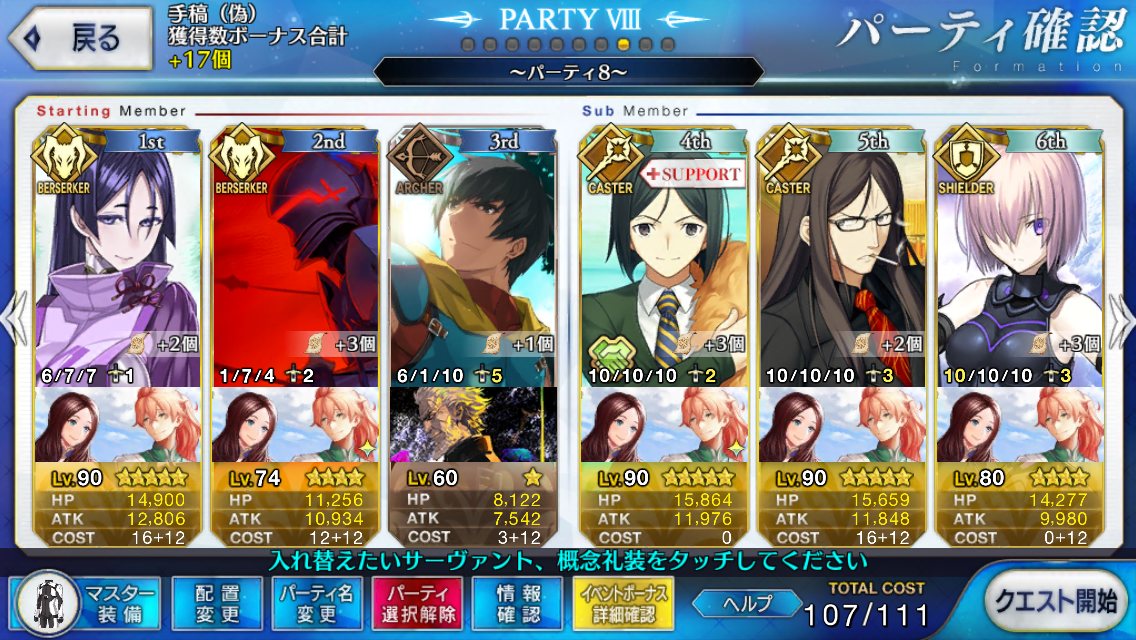Choose the 2nd slot red armored Berserker
The width and height of the screenshot is (1136, 640).
coord(296,260)
